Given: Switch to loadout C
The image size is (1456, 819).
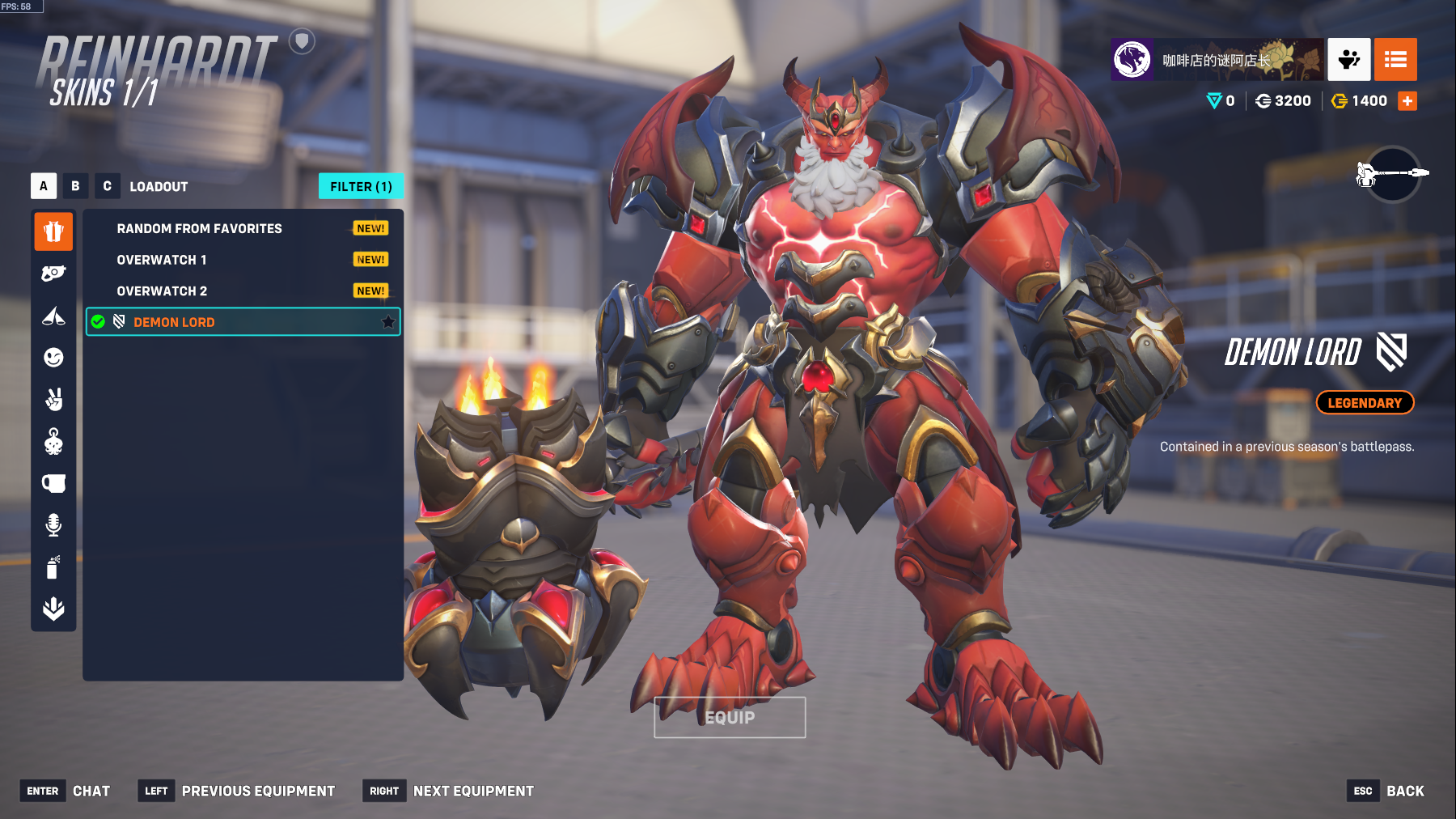Looking at the screenshot, I should pos(107,186).
